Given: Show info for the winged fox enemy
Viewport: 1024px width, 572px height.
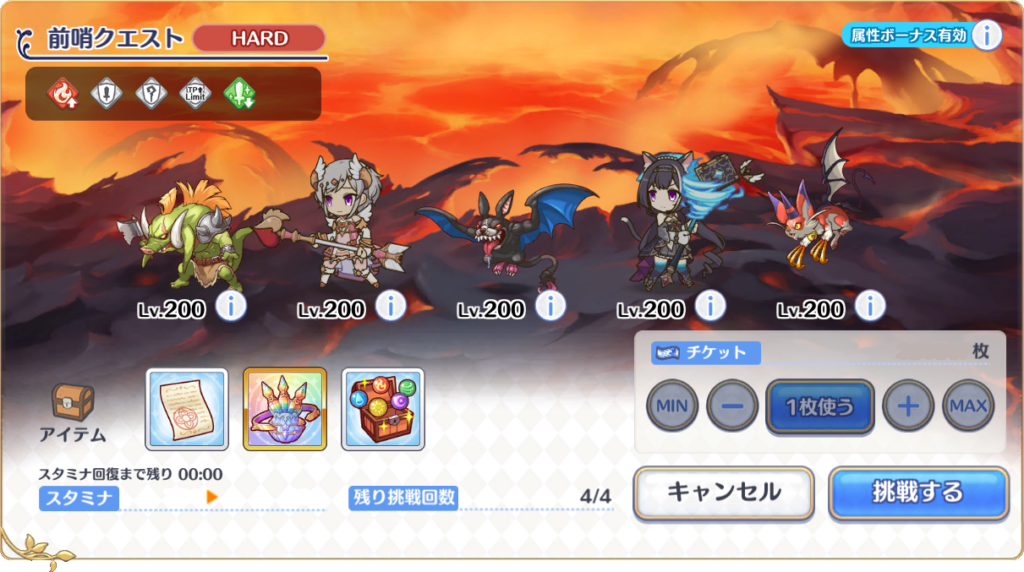Looking at the screenshot, I should (871, 306).
